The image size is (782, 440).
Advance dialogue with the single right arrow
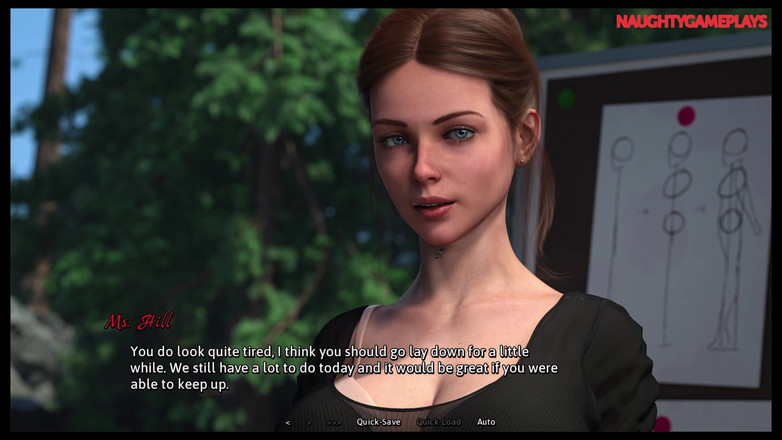point(309,422)
